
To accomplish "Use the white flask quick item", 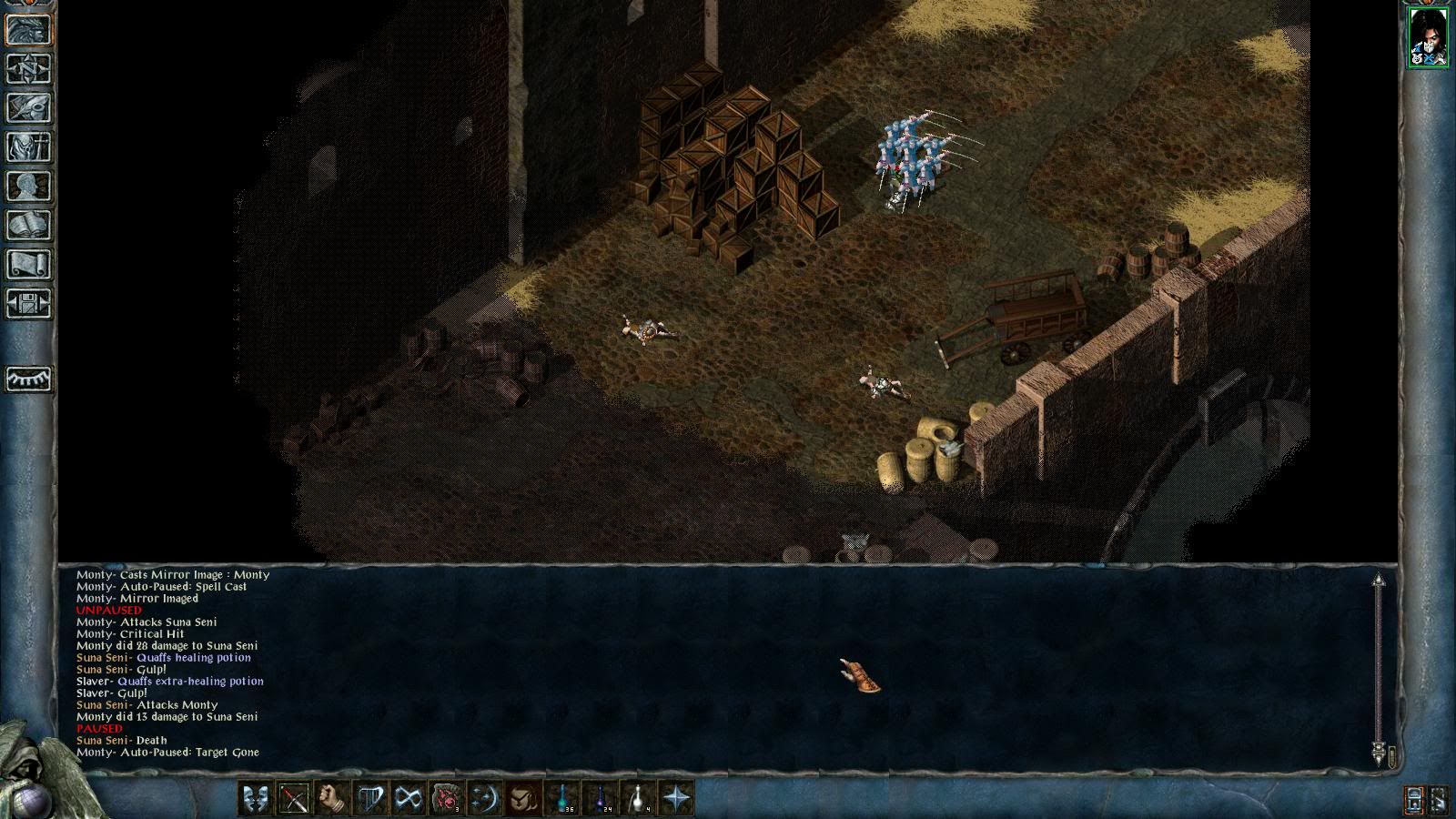I will point(638,799).
